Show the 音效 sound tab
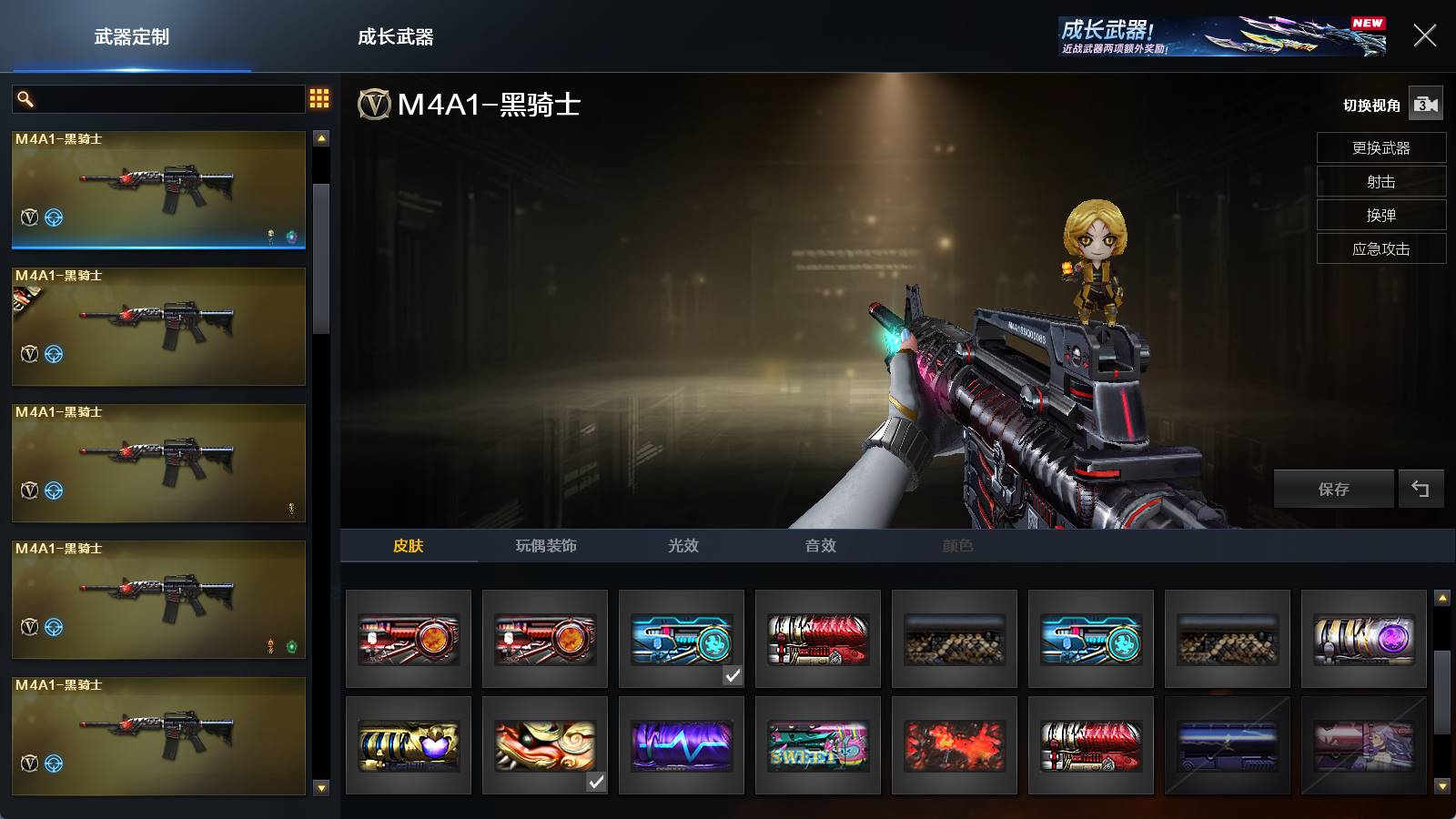 [820, 546]
